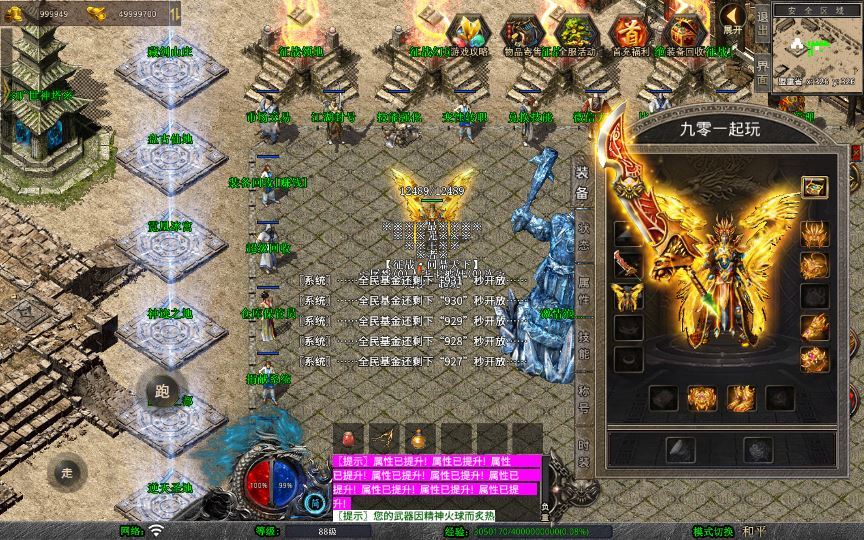Viewport: 864px width, 540px height.
Task: Toggle the 展开 expand arrow button
Action: coord(734,19)
